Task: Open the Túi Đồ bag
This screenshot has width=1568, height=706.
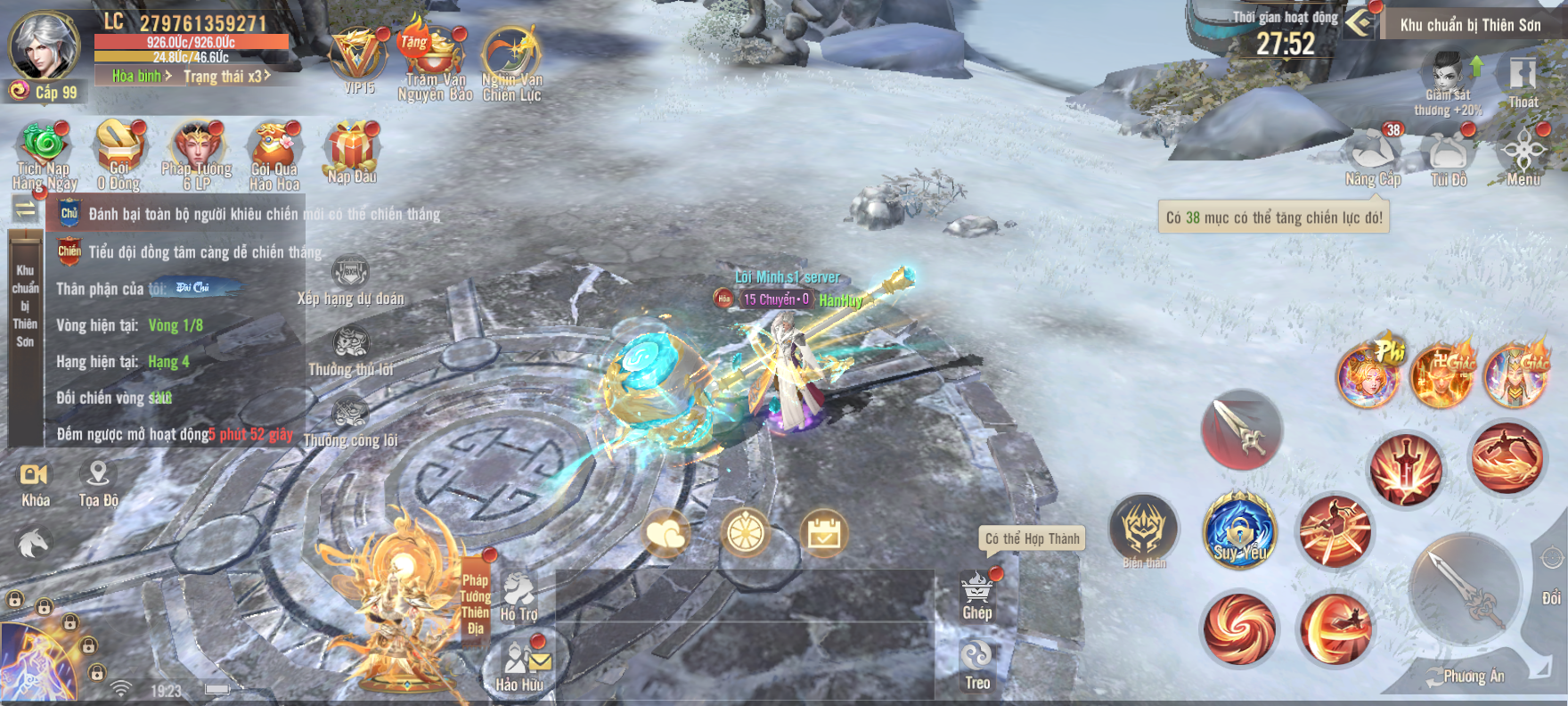Action: tap(1449, 156)
